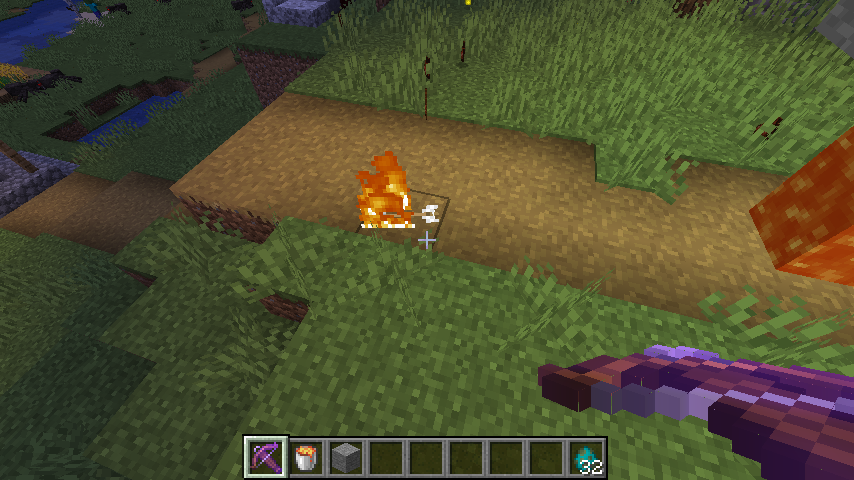
Task: Select the enchanted purple pickaxe hotbar slot
Action: point(266,458)
